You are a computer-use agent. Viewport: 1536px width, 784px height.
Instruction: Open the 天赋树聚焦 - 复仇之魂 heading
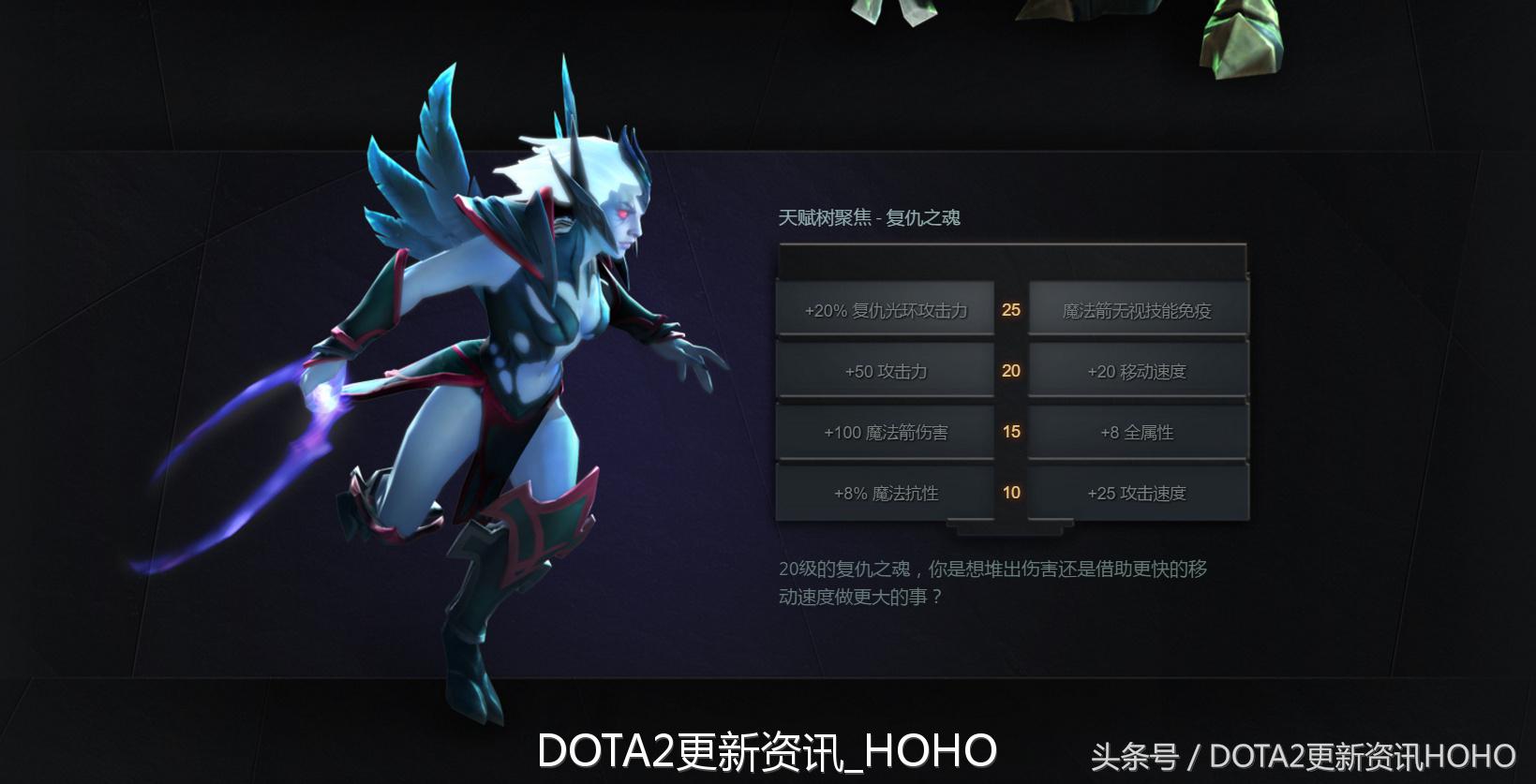[870, 217]
